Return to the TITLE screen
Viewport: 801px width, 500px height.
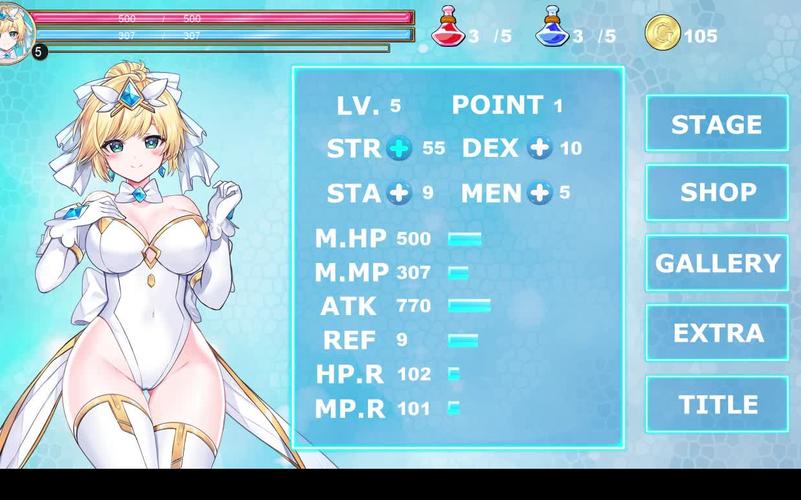click(716, 404)
